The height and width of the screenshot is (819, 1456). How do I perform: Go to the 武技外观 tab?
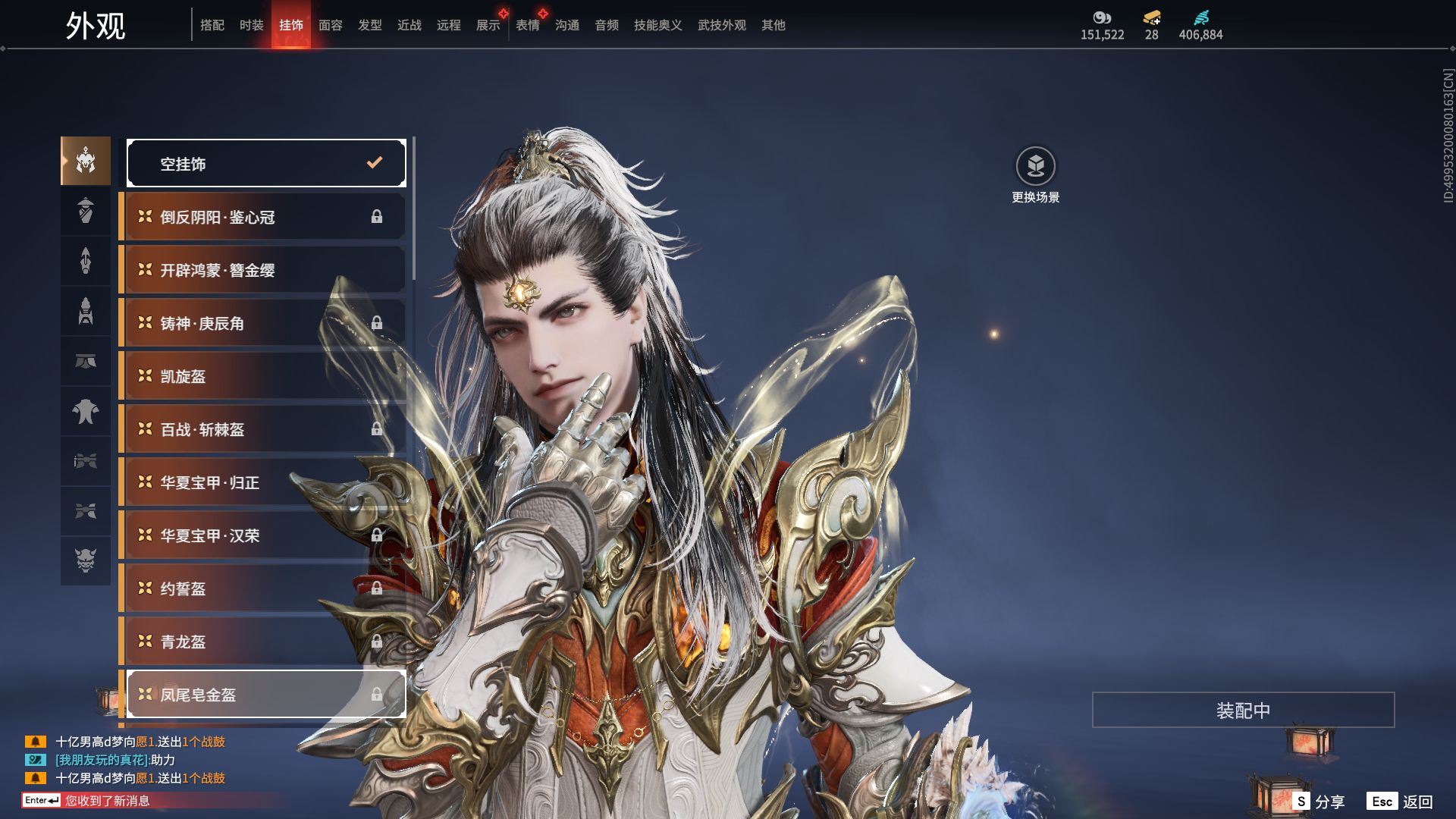(x=721, y=25)
